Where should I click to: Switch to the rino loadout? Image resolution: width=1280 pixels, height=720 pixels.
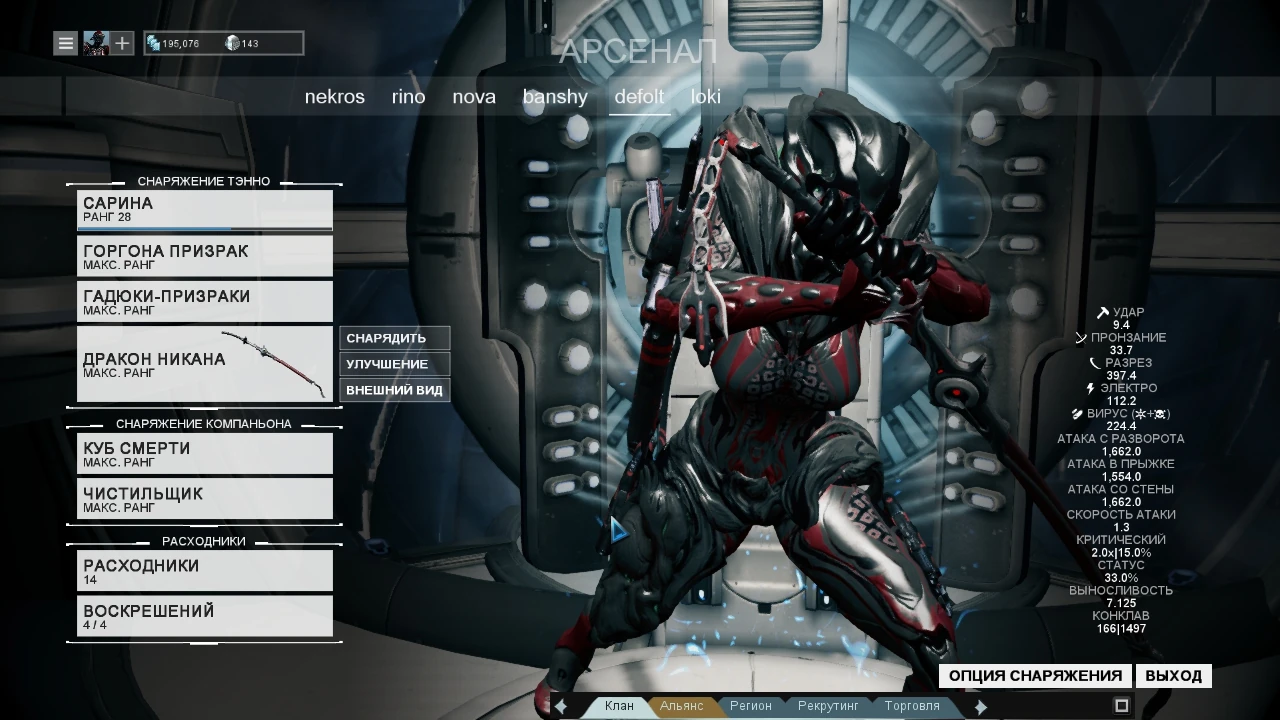[408, 97]
